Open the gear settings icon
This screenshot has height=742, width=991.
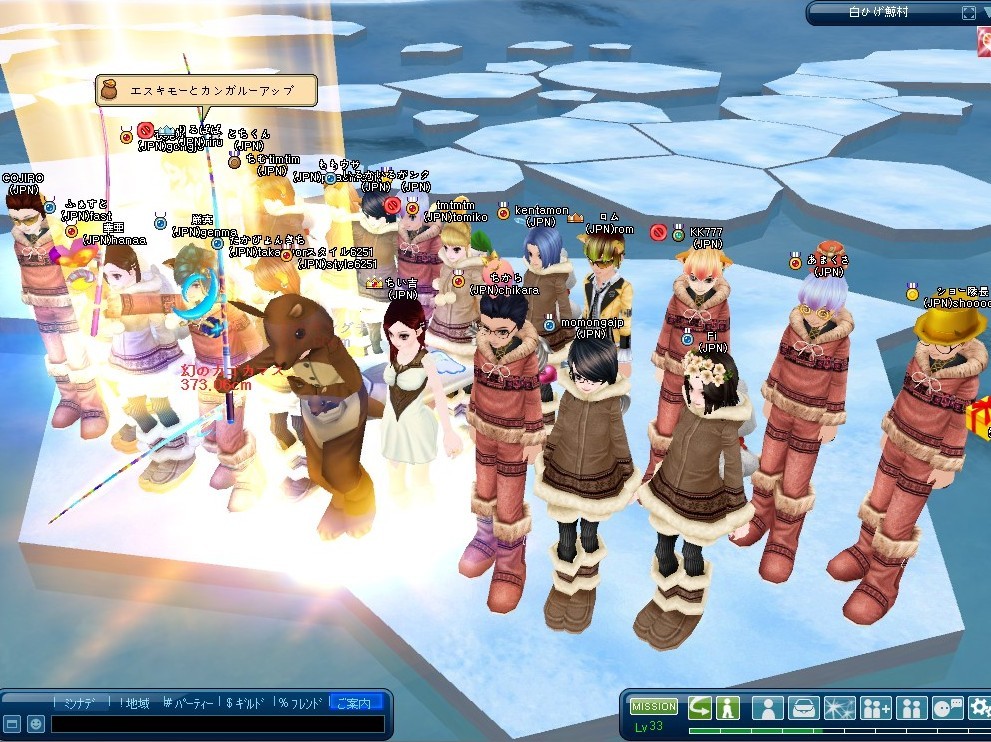click(980, 709)
